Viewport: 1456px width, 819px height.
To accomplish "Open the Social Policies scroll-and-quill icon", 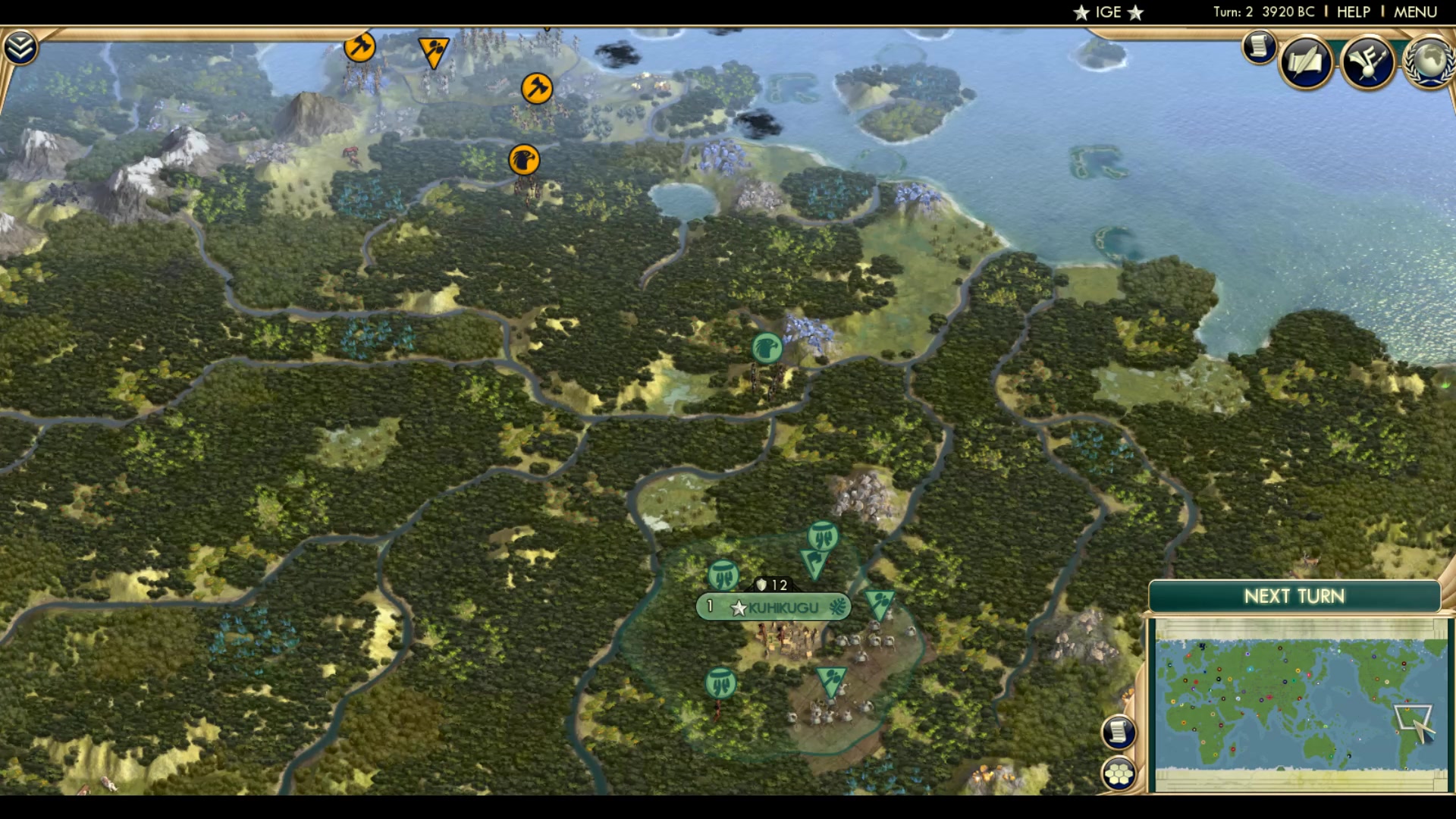I will click(1306, 62).
